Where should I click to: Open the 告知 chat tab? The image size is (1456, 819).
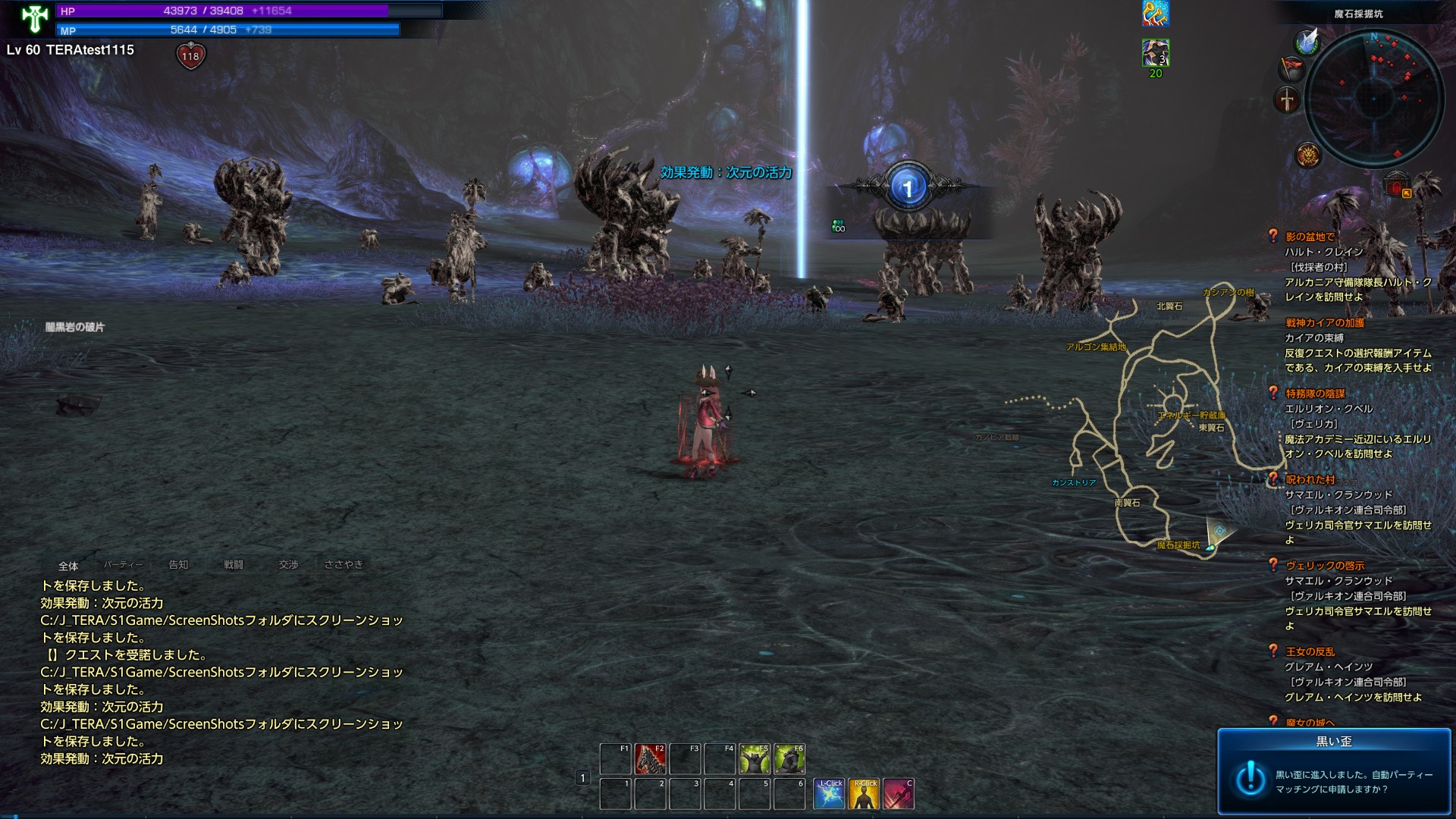178,565
